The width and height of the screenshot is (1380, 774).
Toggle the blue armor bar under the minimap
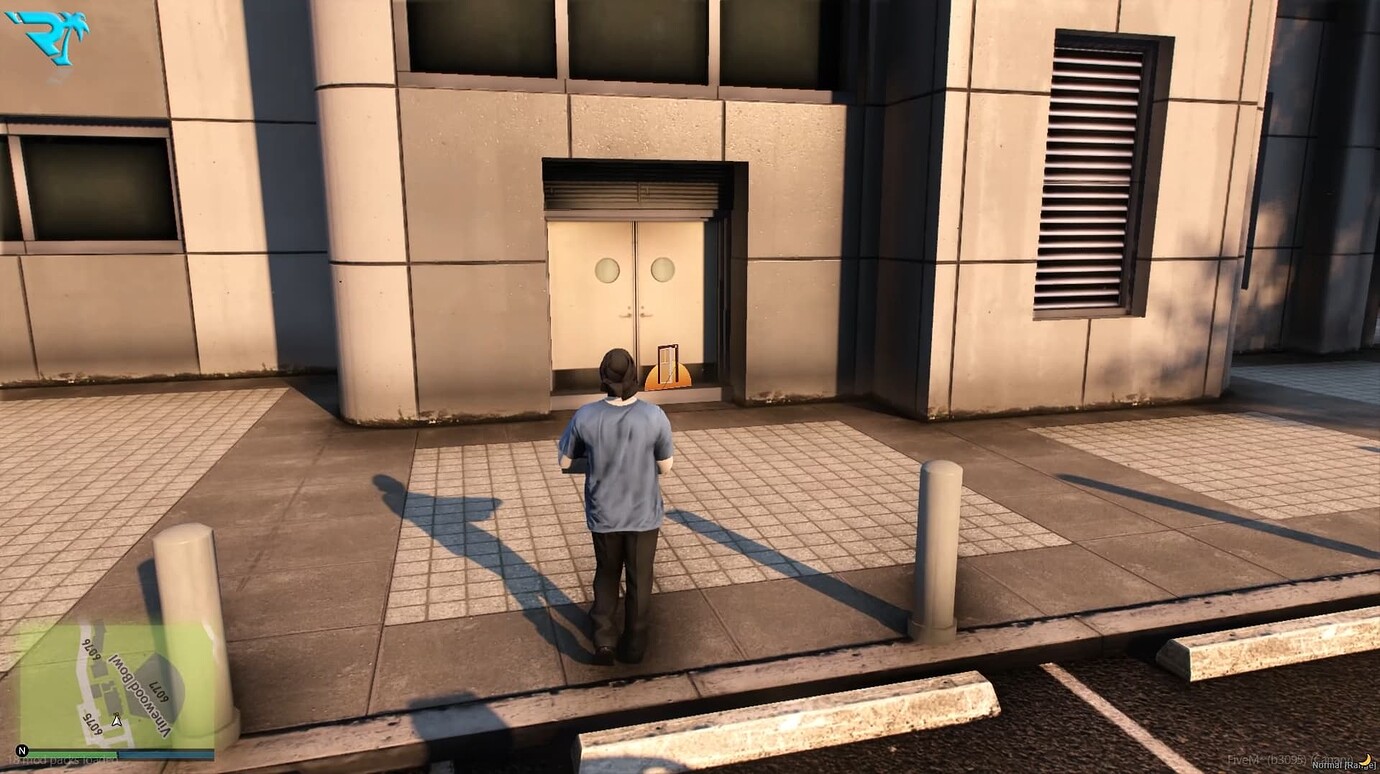pyautogui.click(x=164, y=753)
